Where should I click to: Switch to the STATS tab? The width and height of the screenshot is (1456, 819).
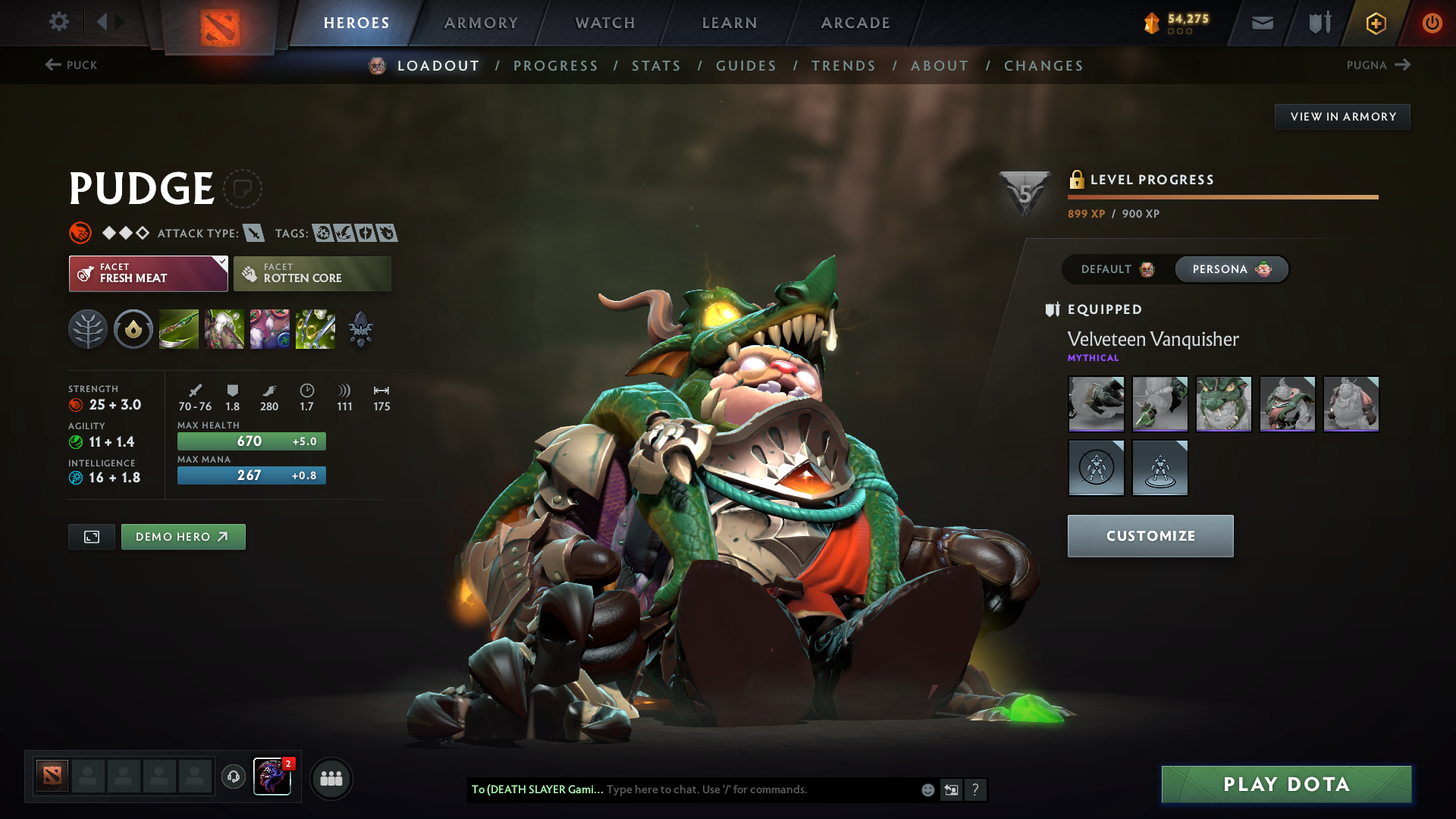tap(656, 65)
